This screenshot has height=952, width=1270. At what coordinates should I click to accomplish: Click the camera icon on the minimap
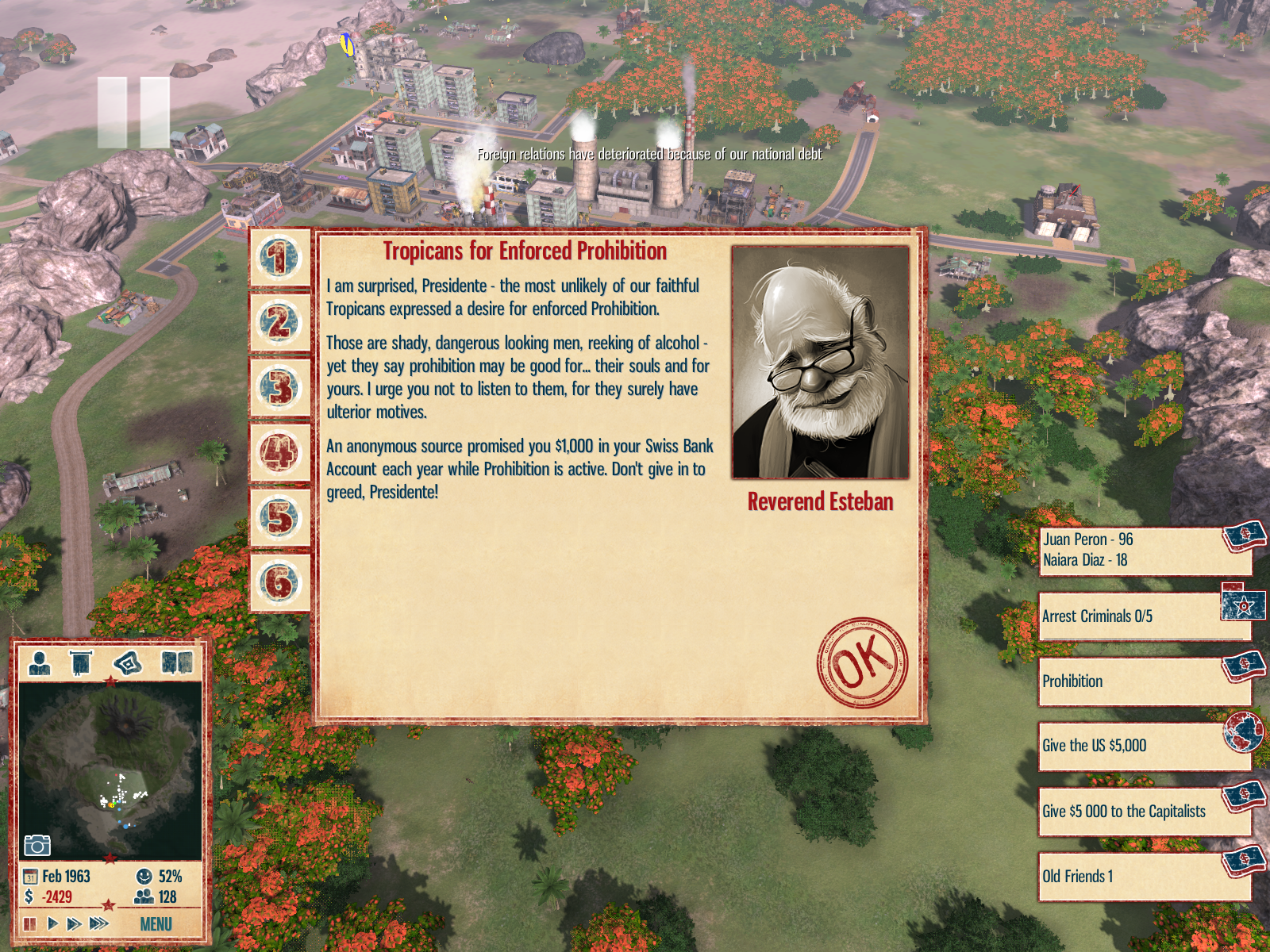[37, 846]
